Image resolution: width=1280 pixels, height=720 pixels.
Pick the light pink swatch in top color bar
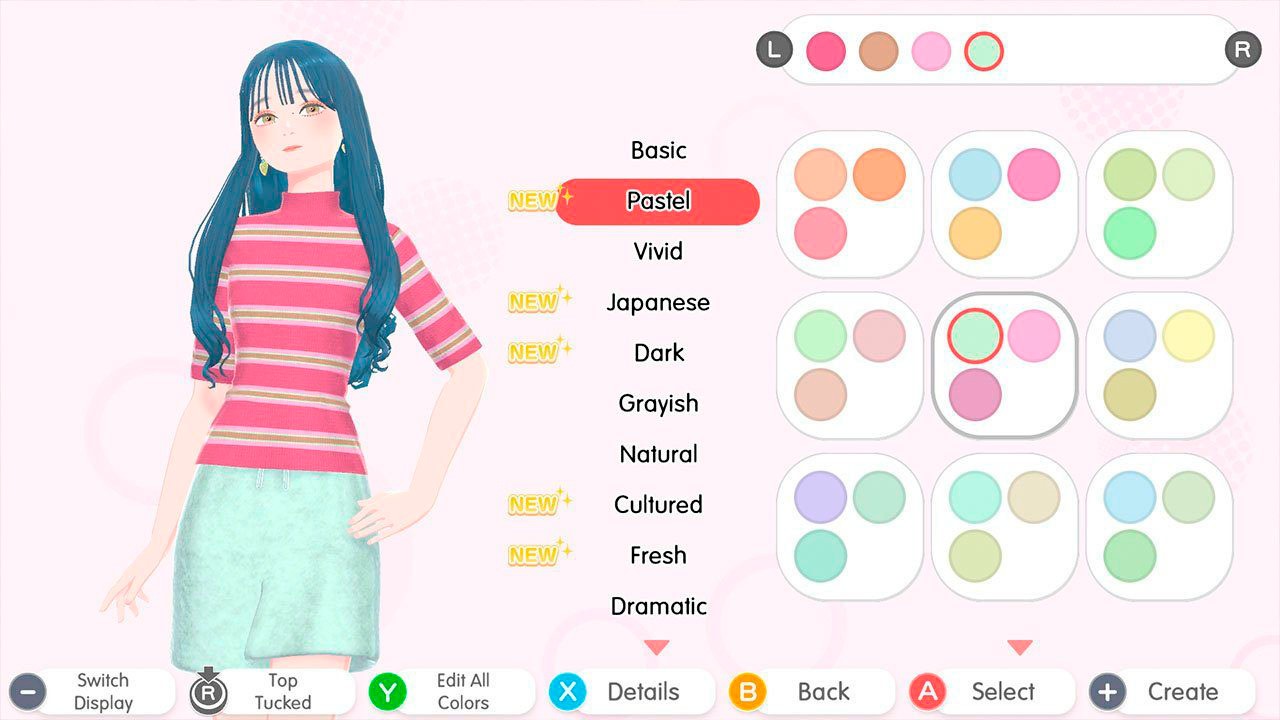pyautogui.click(x=931, y=51)
